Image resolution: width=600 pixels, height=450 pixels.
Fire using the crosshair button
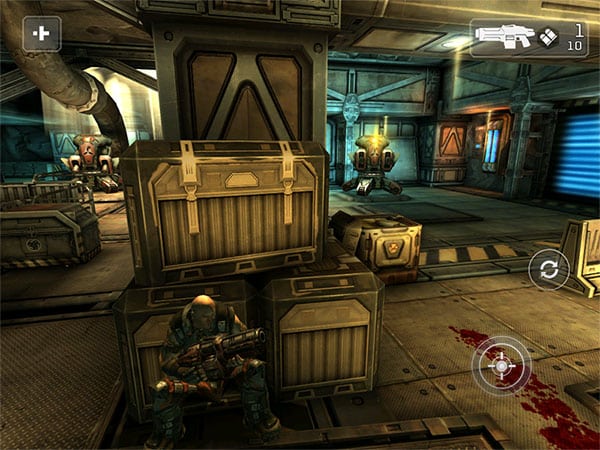coord(501,366)
